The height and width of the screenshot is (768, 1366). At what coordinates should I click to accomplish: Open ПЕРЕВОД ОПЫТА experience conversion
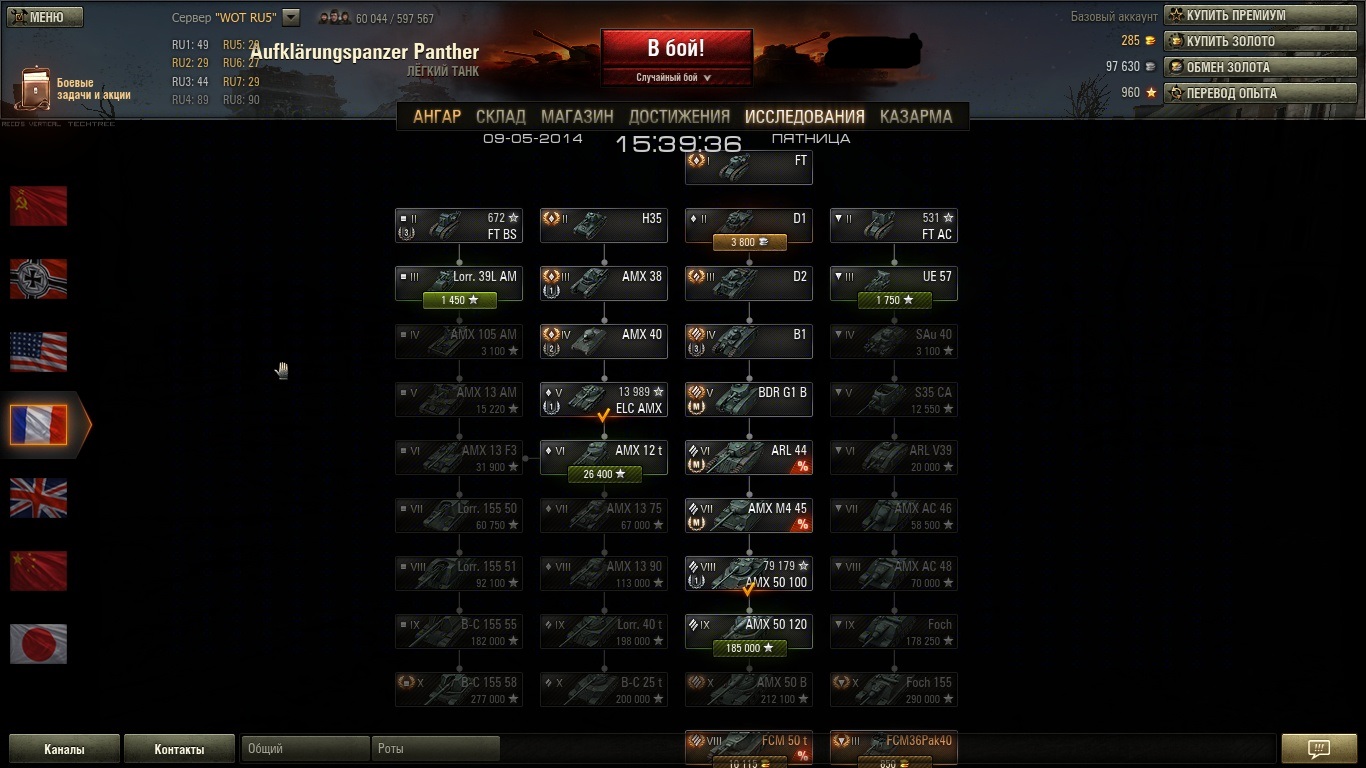pos(1260,93)
